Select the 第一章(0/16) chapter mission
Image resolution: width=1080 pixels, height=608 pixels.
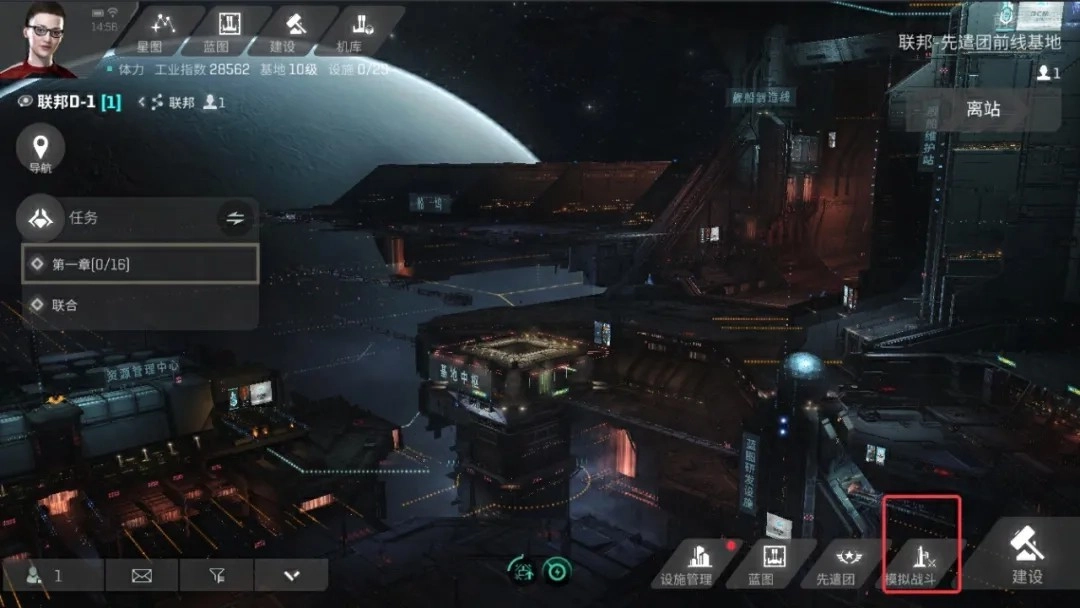pyautogui.click(x=140, y=264)
